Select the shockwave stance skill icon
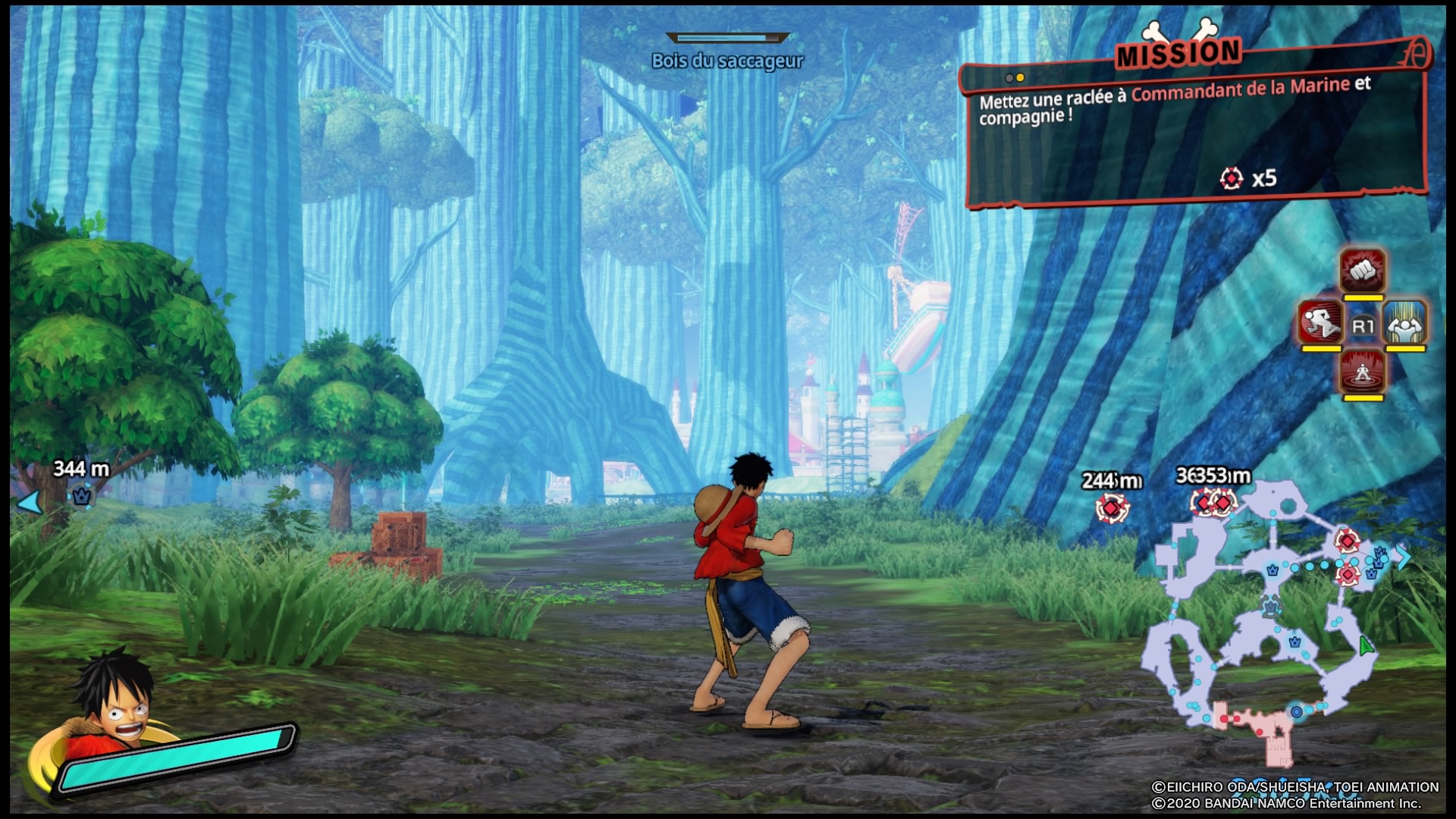Viewport: 1456px width, 819px height. pos(1362,372)
